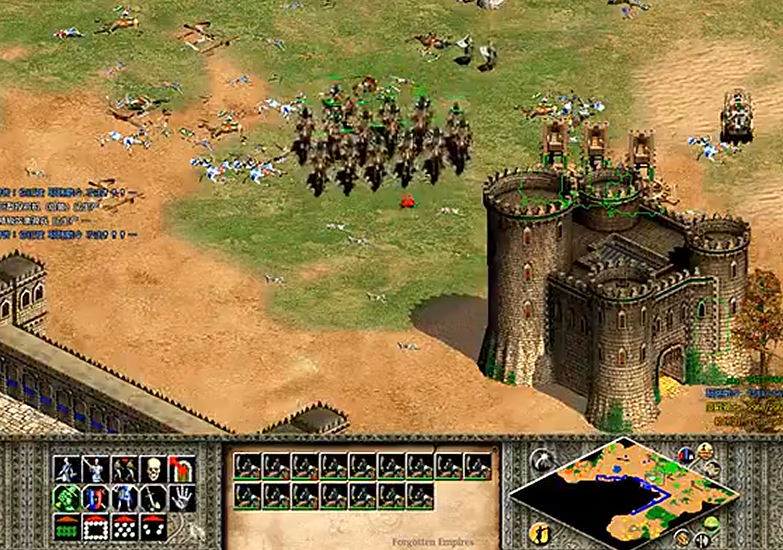
Task: Select the garrison command with red flag
Action: (182, 468)
